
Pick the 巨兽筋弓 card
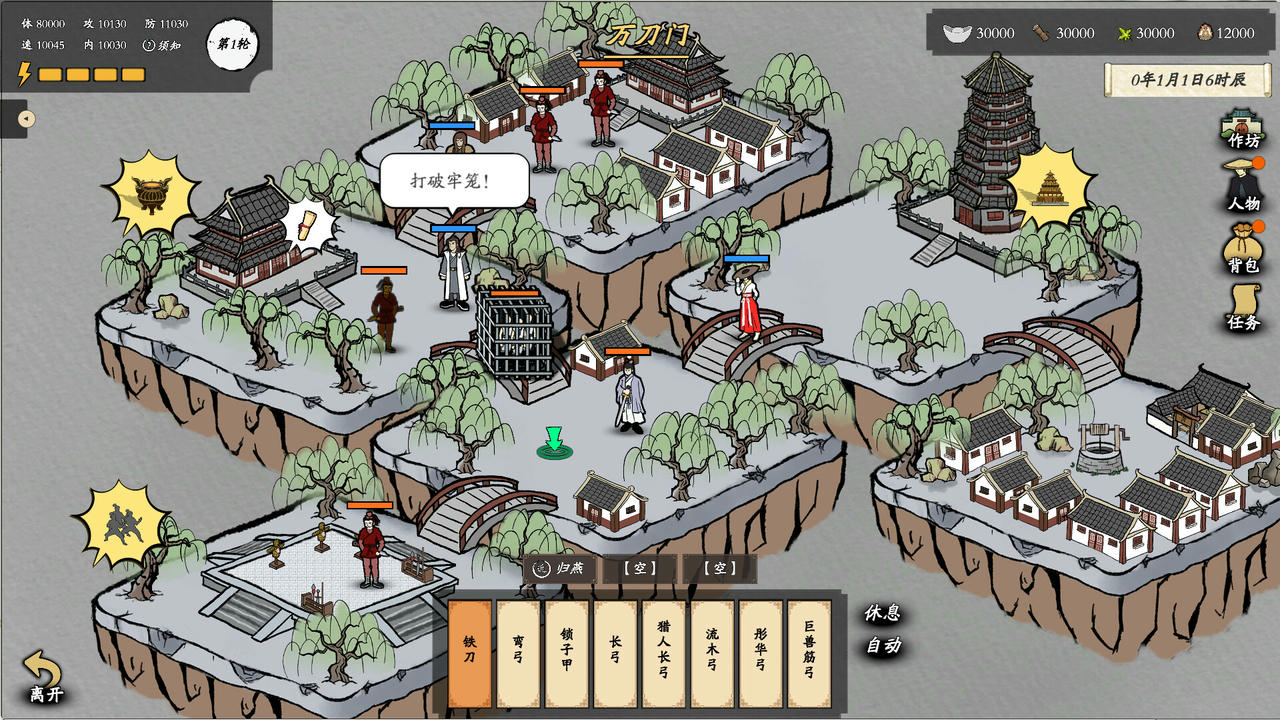[809, 654]
